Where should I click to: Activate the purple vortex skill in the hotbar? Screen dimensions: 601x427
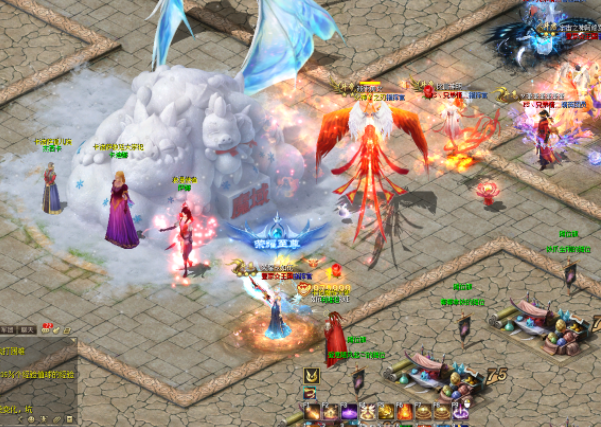pos(349,411)
